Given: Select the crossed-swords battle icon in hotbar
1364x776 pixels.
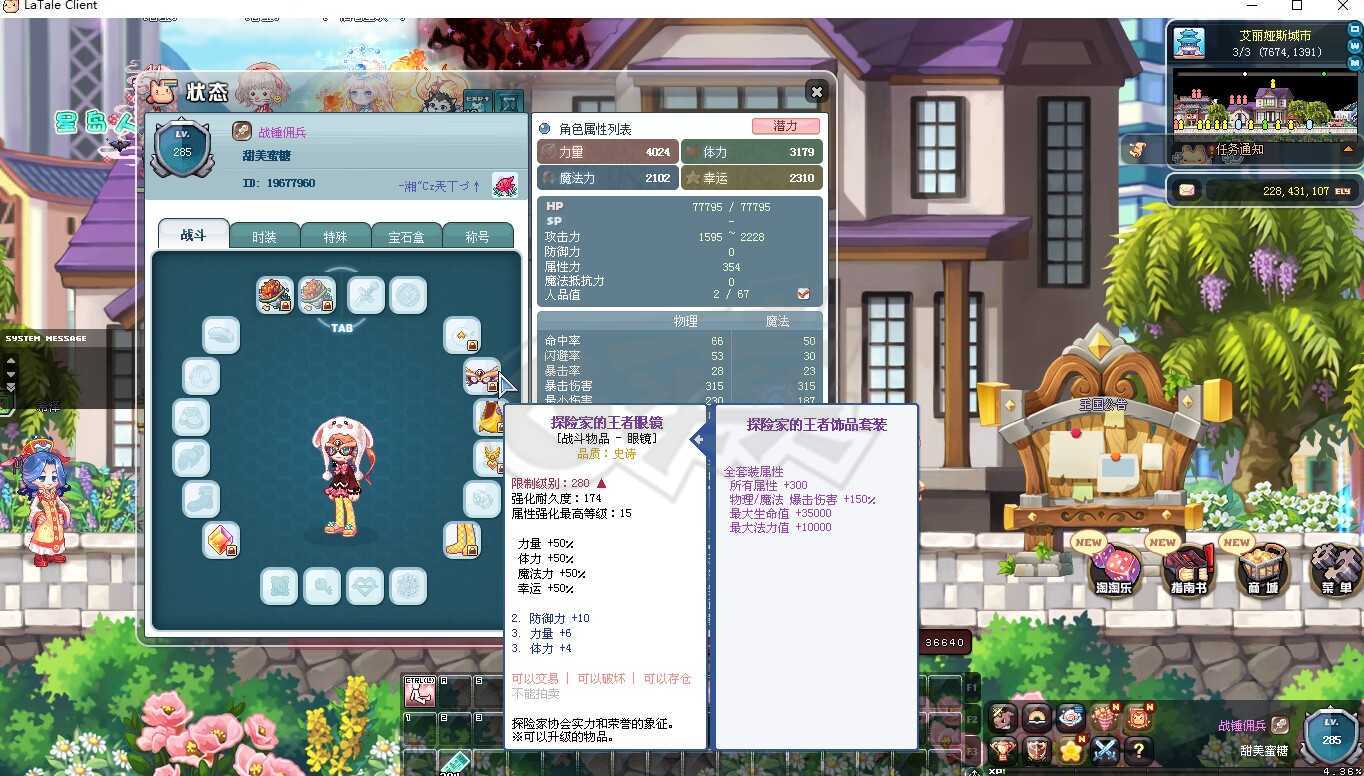Looking at the screenshot, I should 1105,750.
